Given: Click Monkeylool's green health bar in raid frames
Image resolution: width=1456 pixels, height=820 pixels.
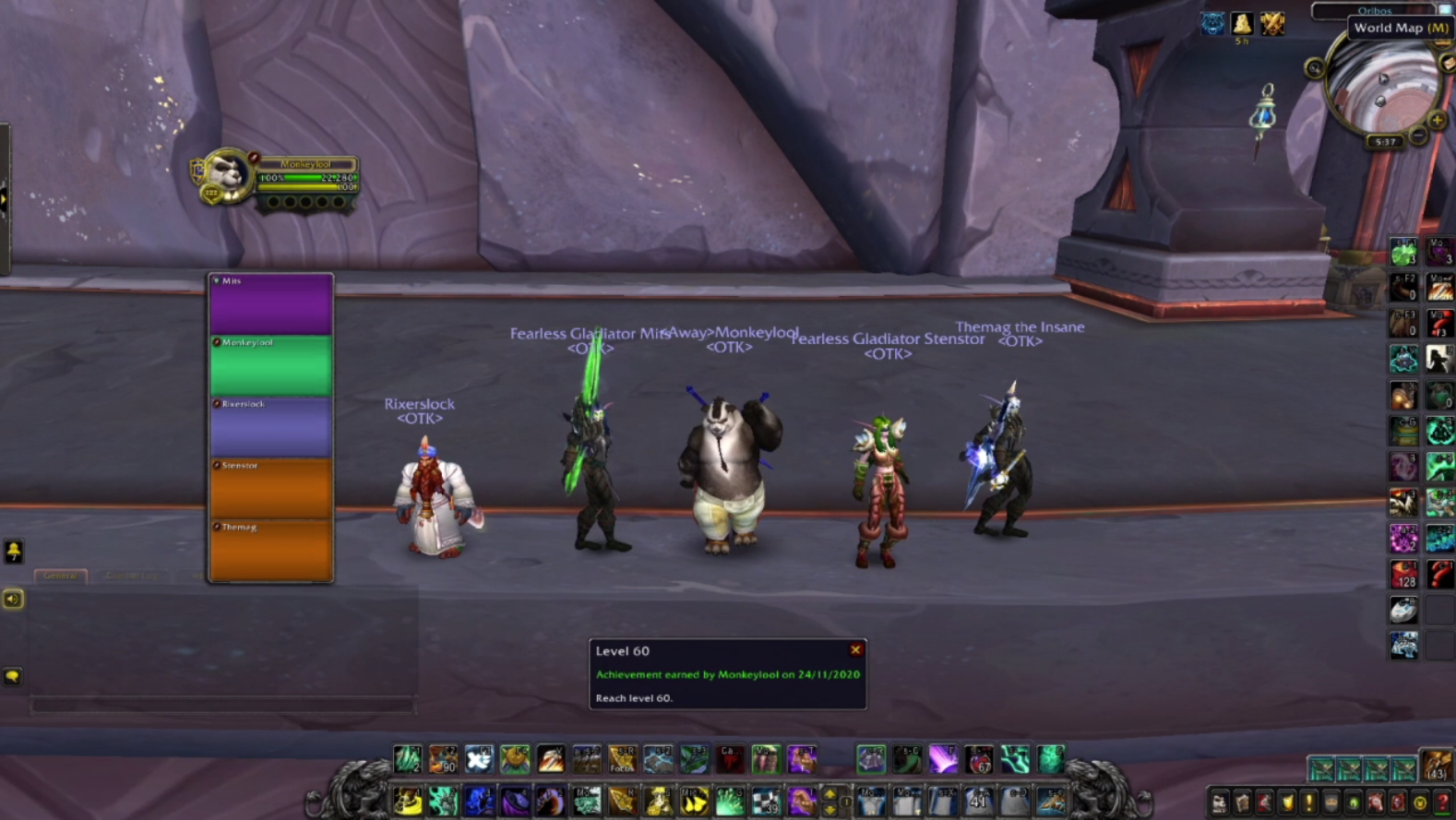Looking at the screenshot, I should (270, 365).
